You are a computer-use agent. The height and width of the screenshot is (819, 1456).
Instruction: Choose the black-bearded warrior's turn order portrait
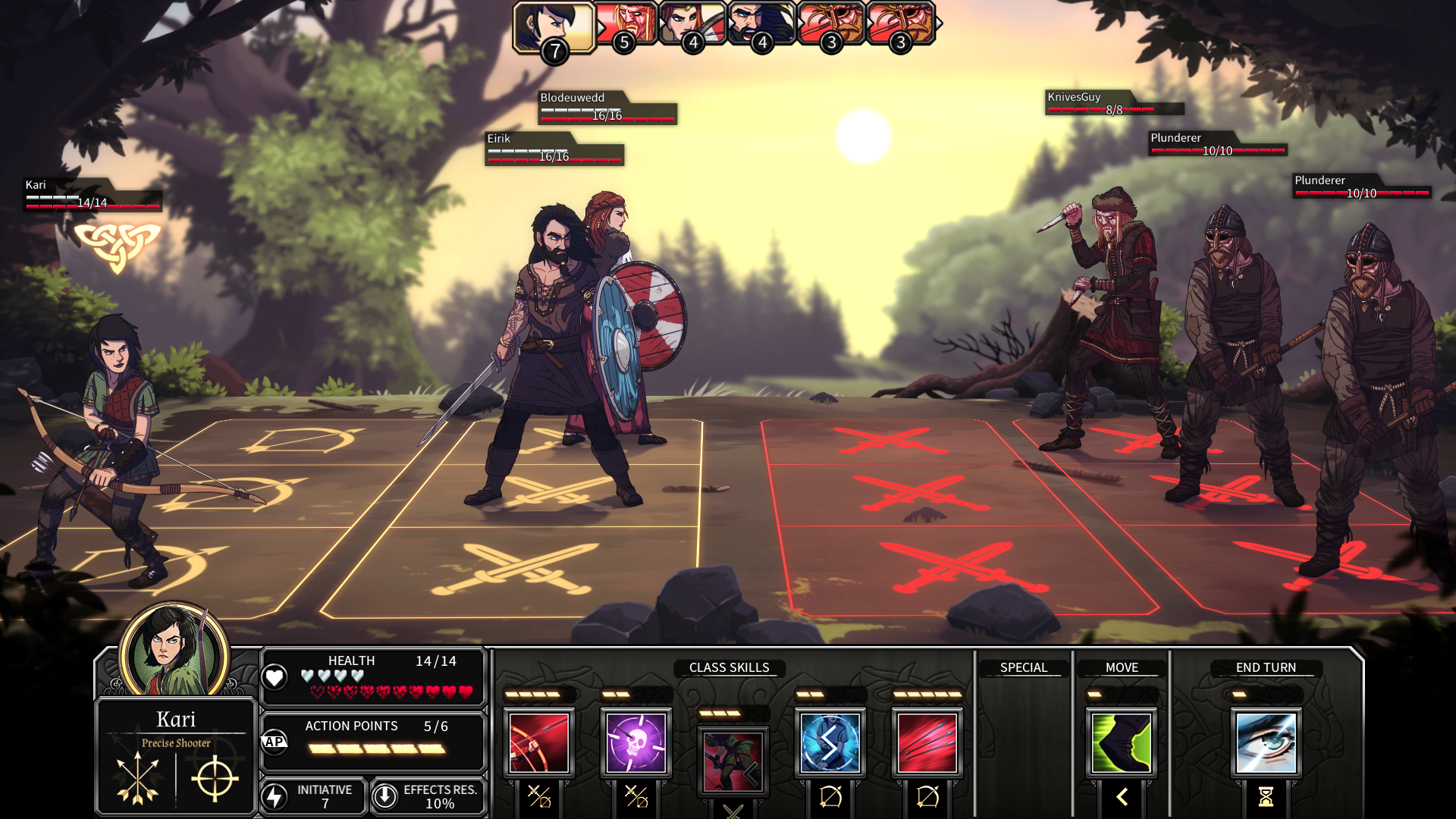[x=761, y=23]
